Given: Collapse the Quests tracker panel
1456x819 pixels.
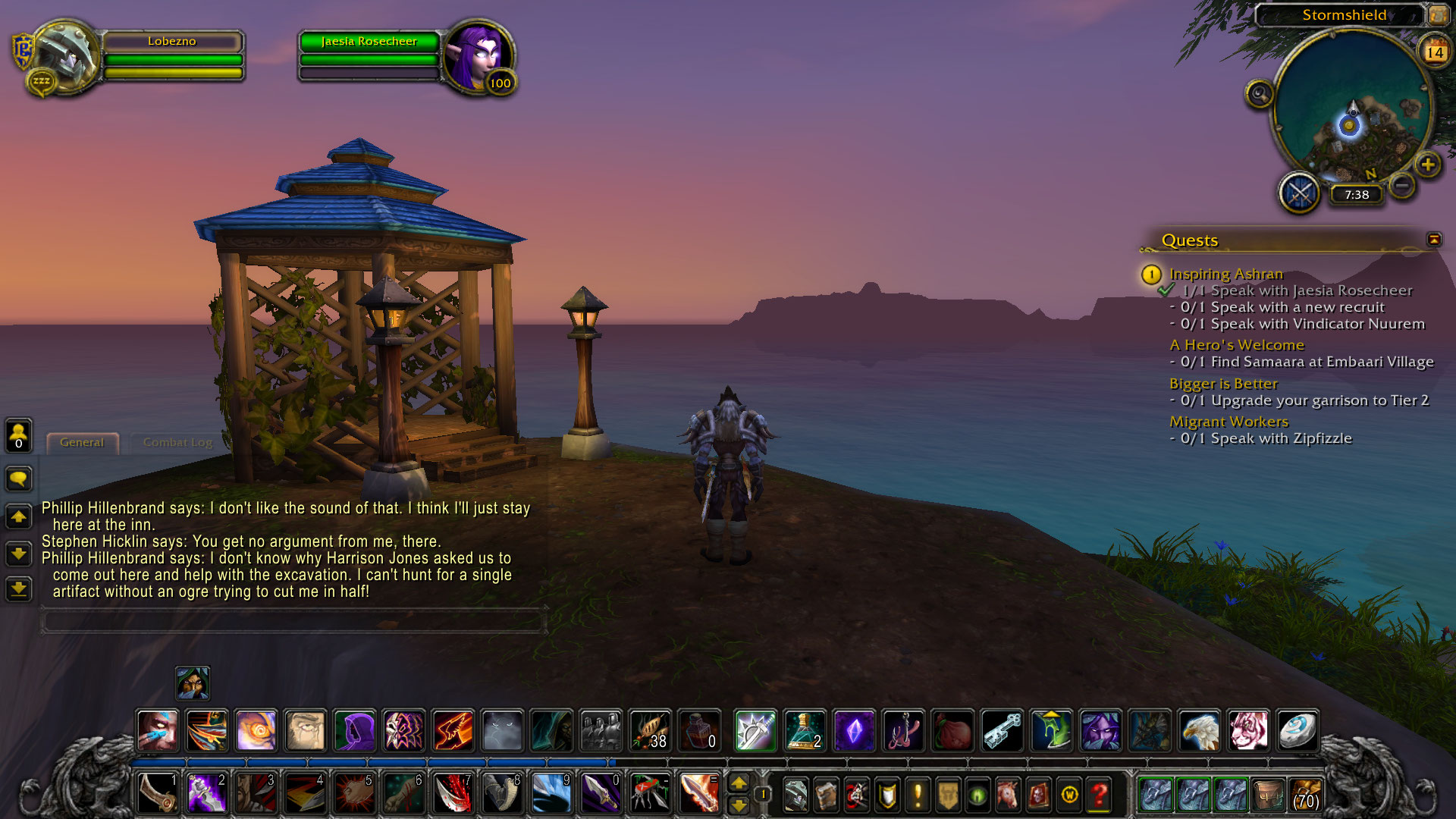Looking at the screenshot, I should [x=1433, y=240].
